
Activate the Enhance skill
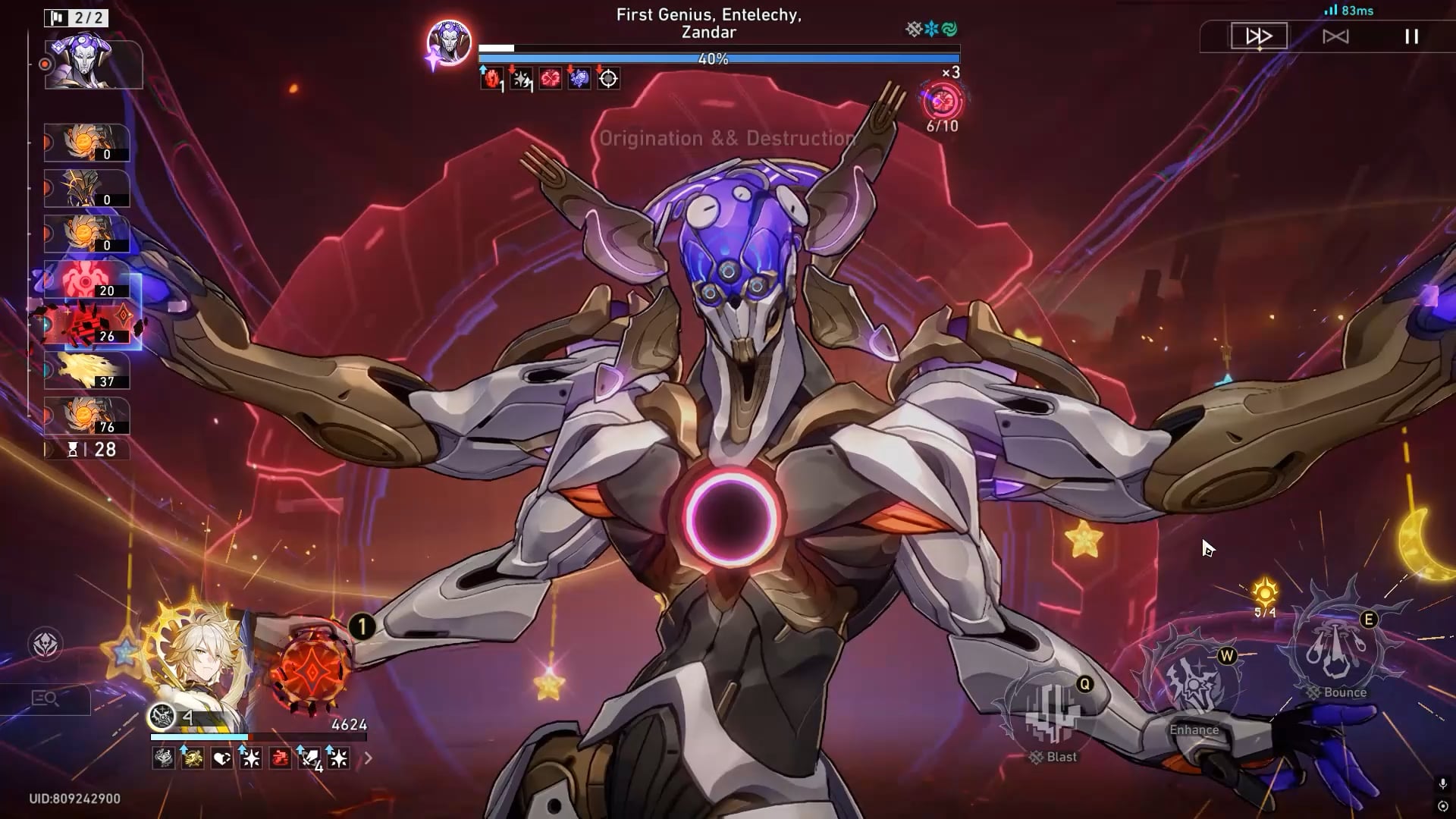point(1194,686)
